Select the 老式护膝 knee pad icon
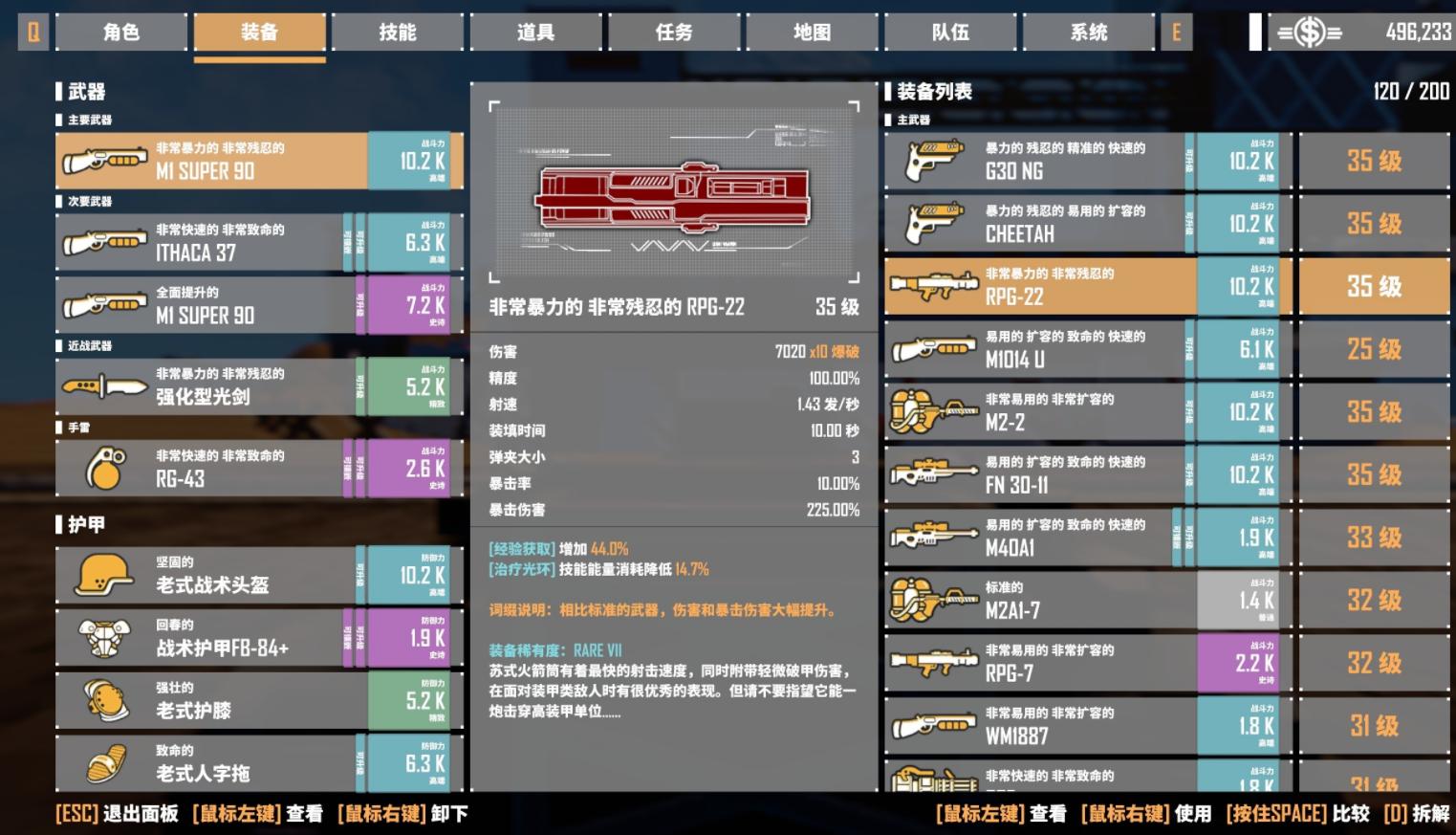Viewport: 1456px width, 835px height. [105, 700]
